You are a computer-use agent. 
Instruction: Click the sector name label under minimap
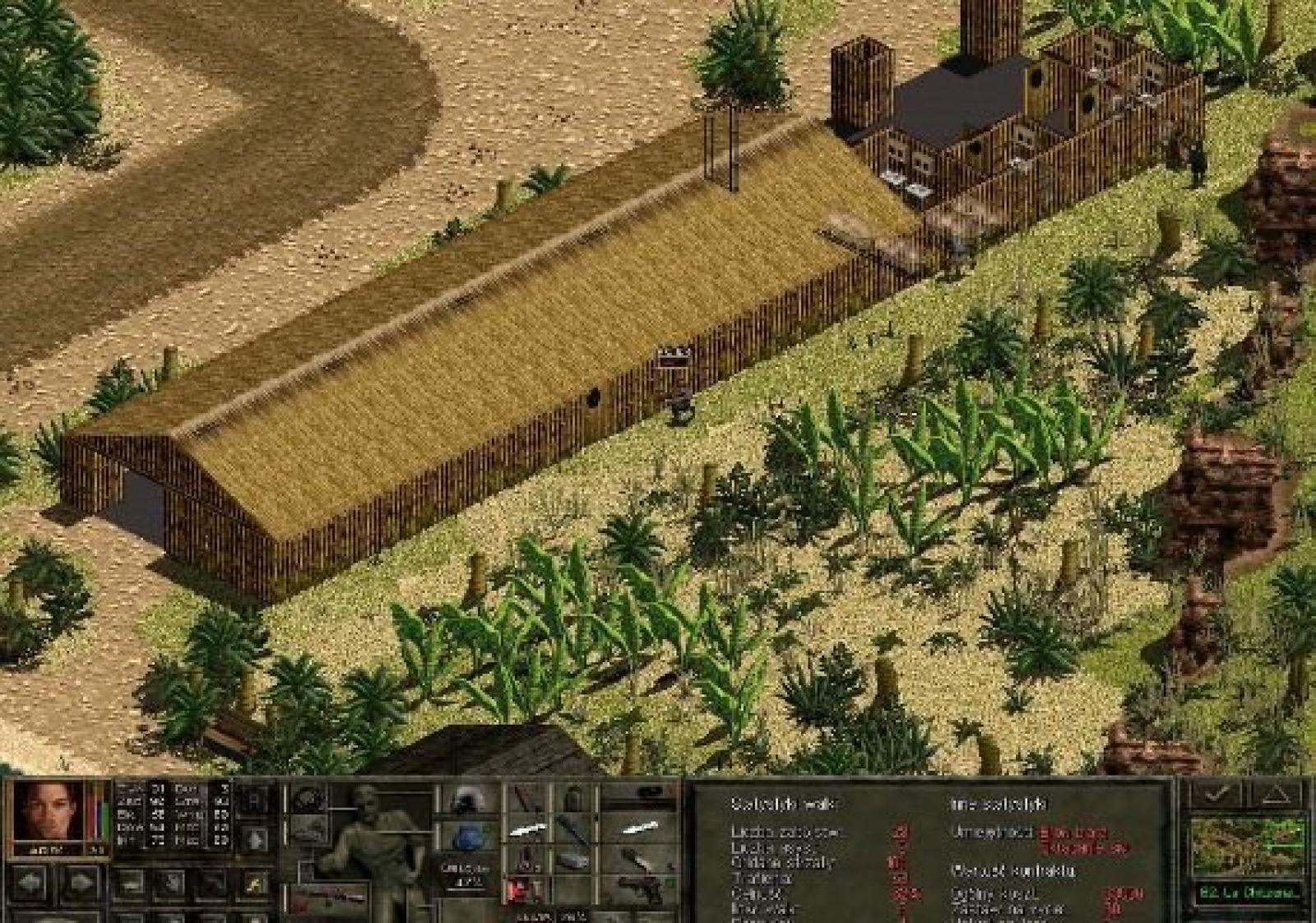pyautogui.click(x=1248, y=892)
